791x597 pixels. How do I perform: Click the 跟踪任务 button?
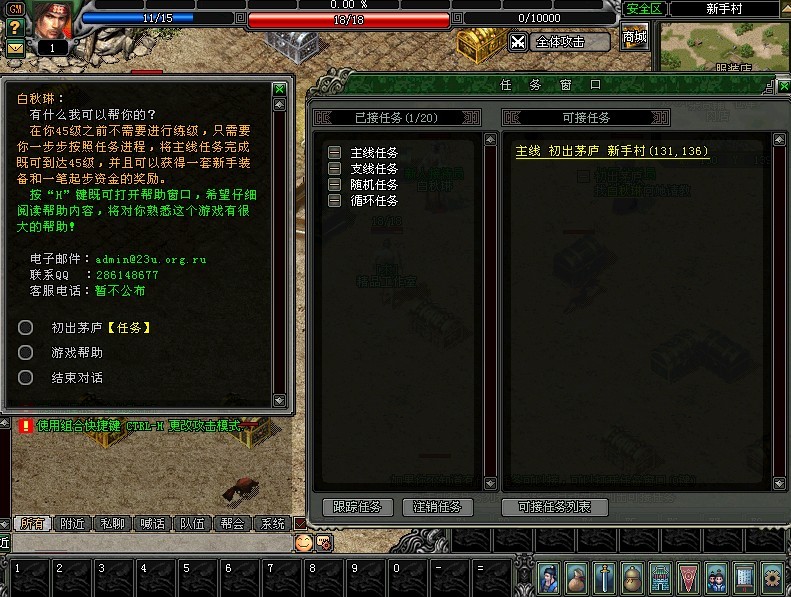358,507
